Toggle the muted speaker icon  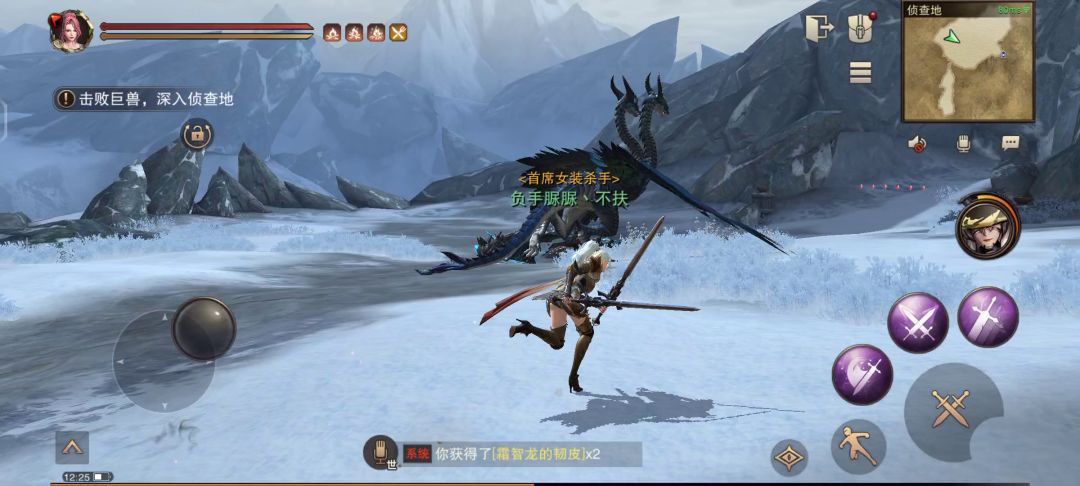917,143
